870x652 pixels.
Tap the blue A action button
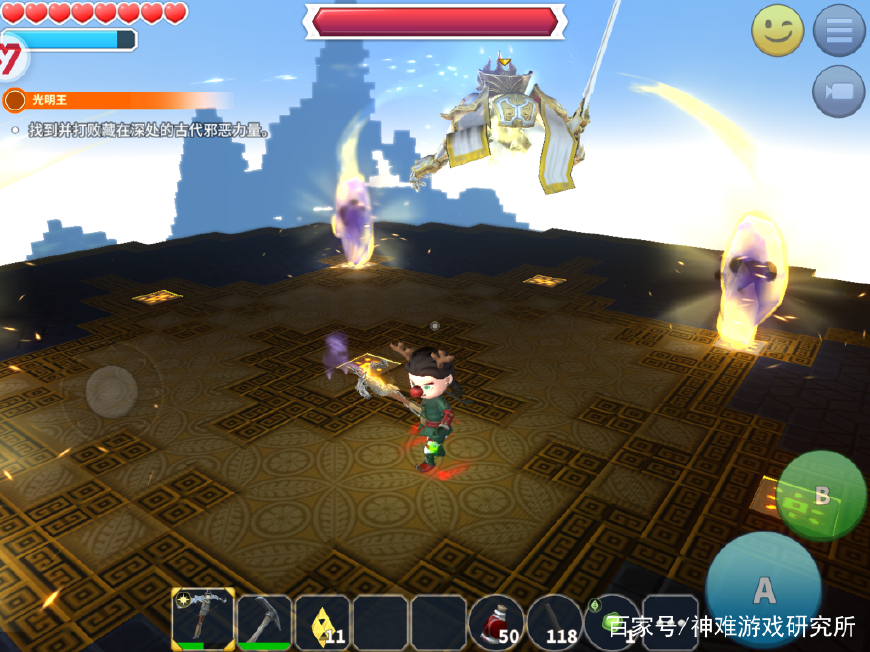[x=763, y=590]
